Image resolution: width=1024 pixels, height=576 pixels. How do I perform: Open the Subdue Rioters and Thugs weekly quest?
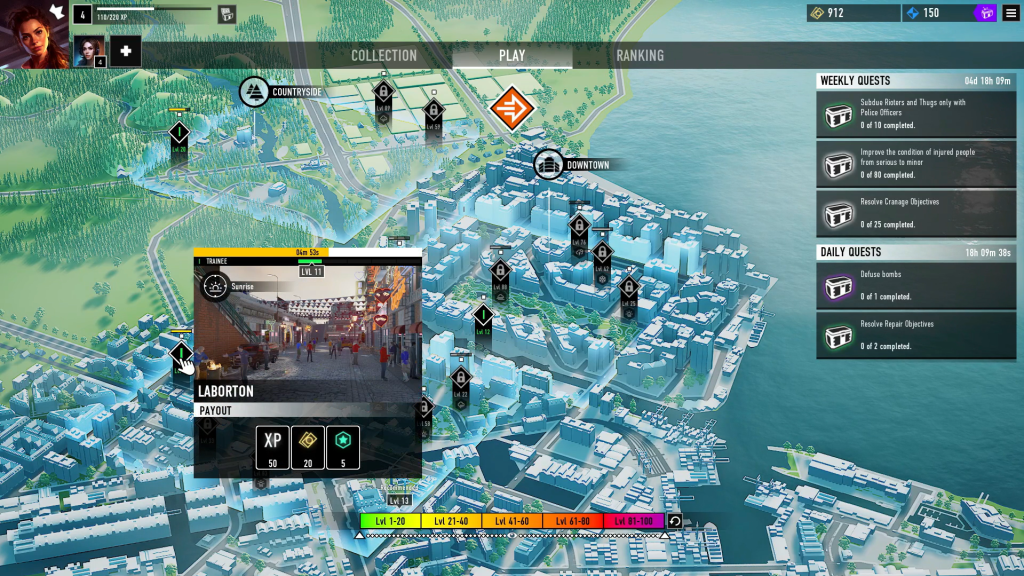[916, 114]
